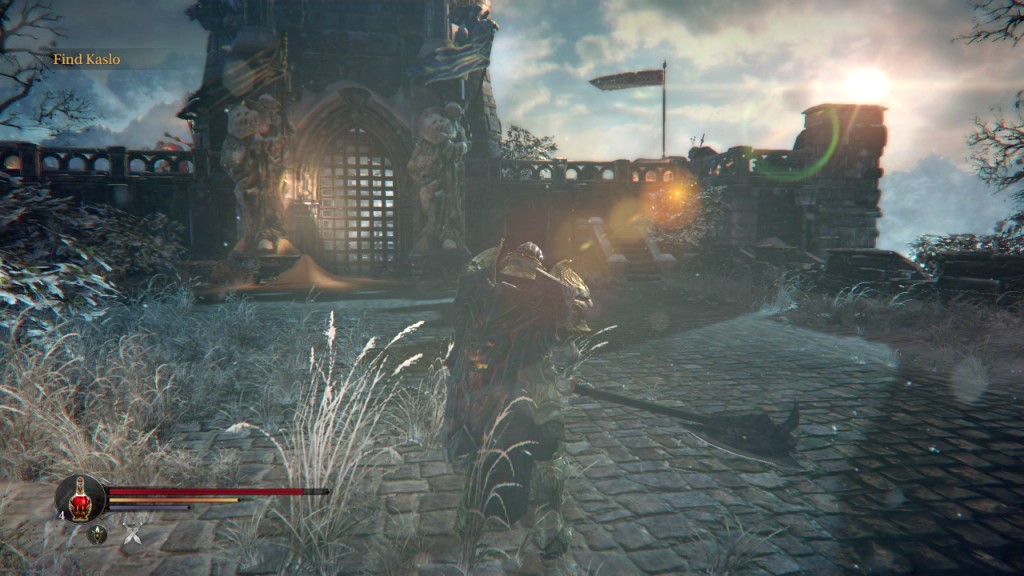Open the Find Kaslo quest objective

pyautogui.click(x=87, y=59)
